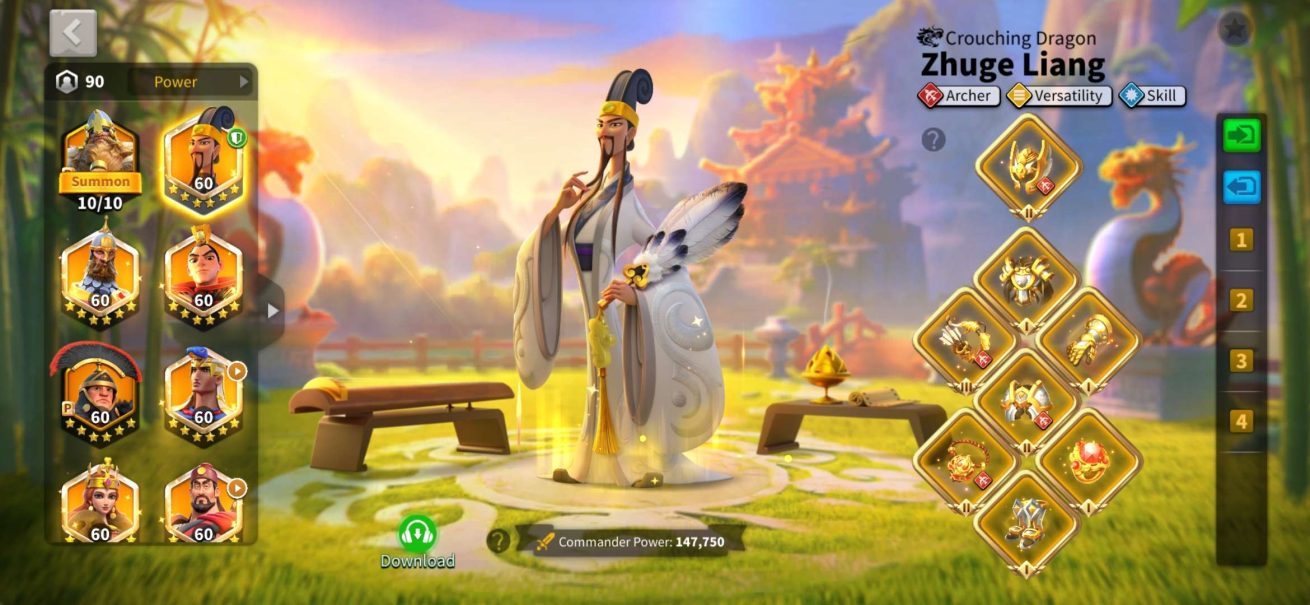Select Zhuge Liang's highlighted portrait
The width and height of the screenshot is (1310, 605).
tap(204, 160)
